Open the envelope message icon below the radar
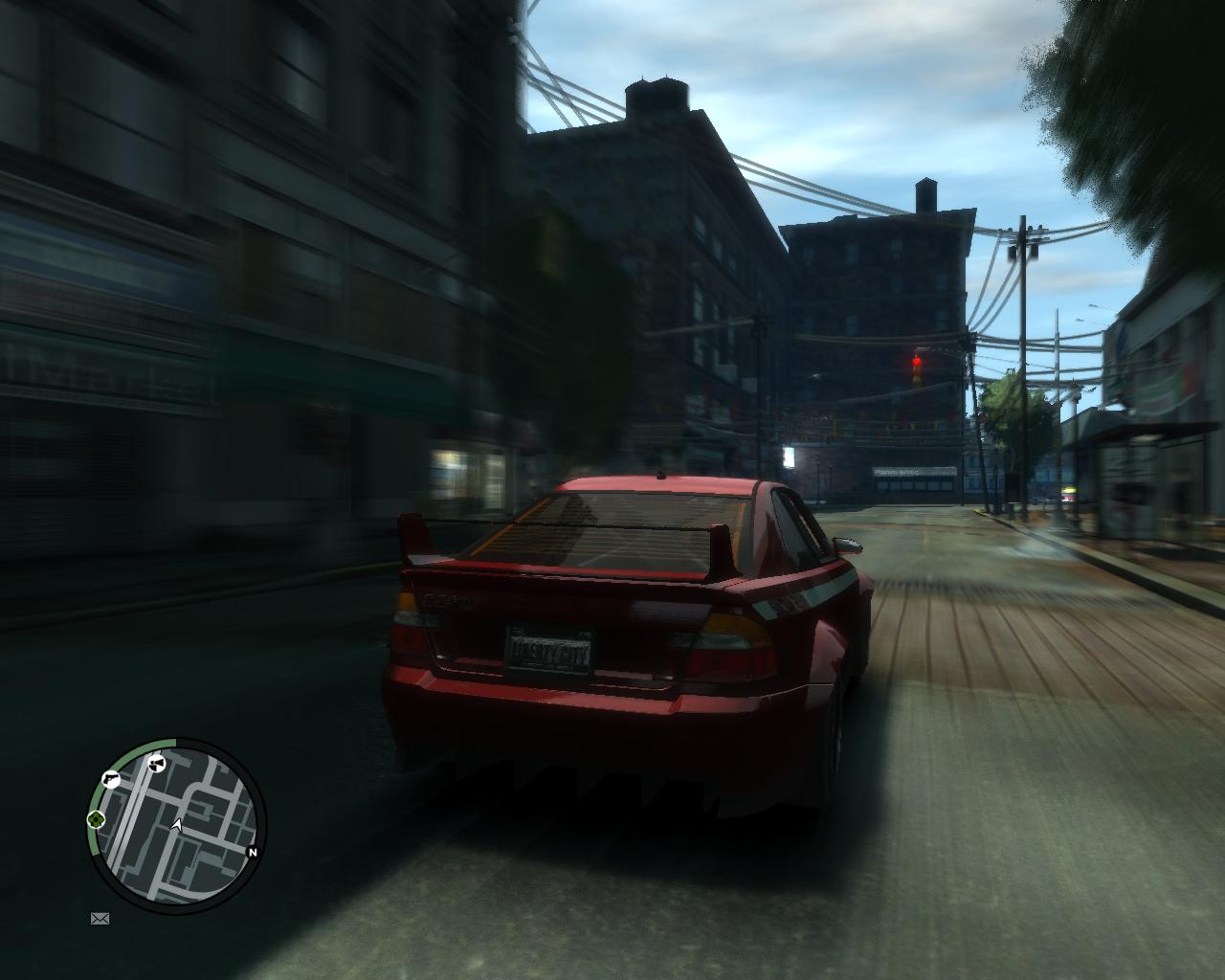The image size is (1225, 980). 100,919
